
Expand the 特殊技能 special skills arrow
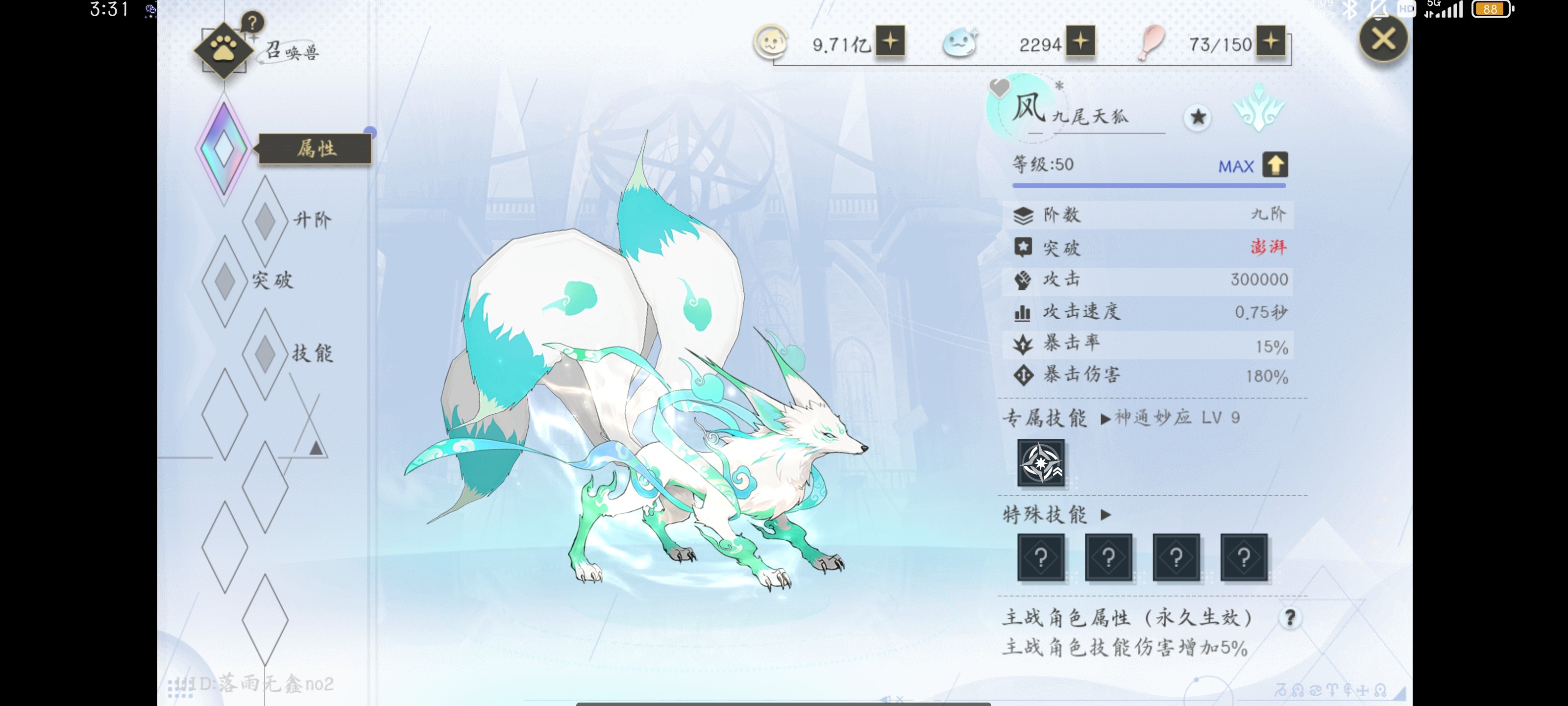[1106, 515]
